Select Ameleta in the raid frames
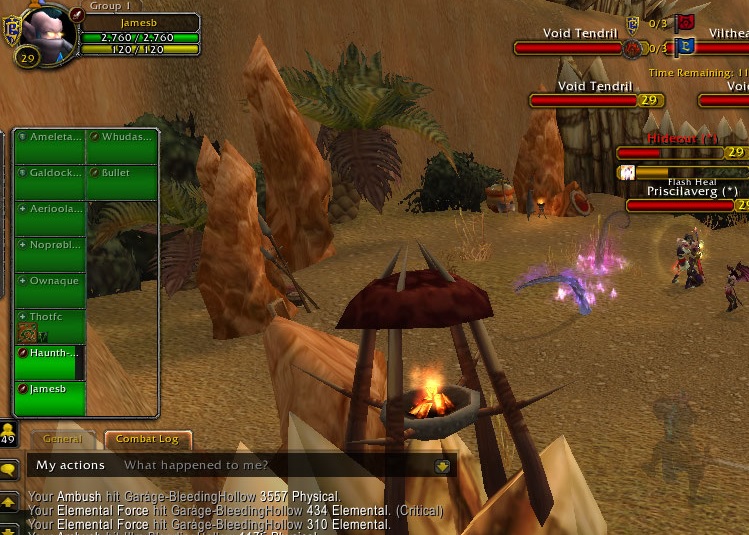Screen dimensions: 749x535 pyautogui.click(x=50, y=147)
